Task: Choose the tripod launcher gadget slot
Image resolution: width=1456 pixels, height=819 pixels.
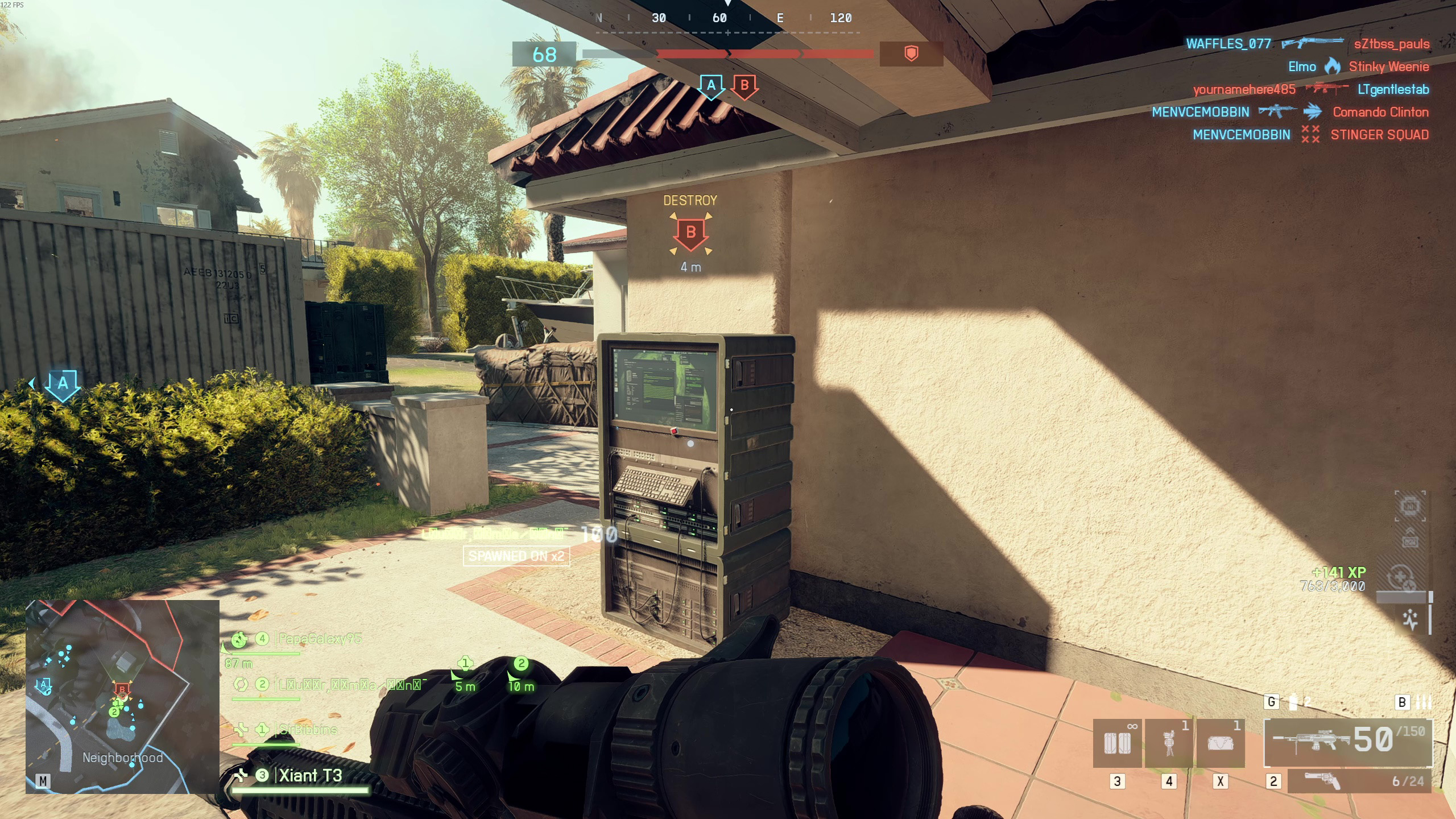Action: point(1169,743)
